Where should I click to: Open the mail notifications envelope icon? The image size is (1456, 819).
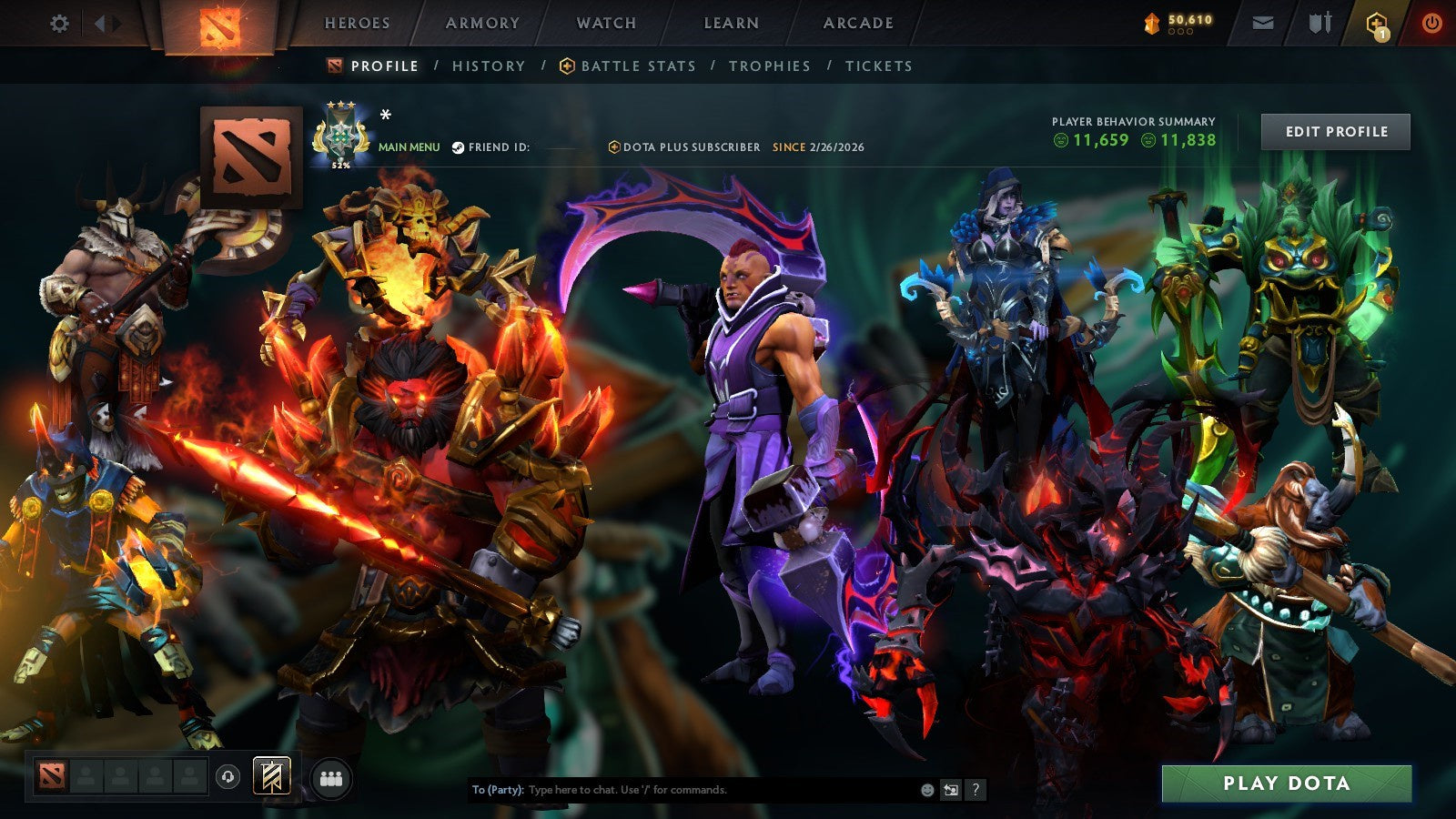click(1262, 23)
